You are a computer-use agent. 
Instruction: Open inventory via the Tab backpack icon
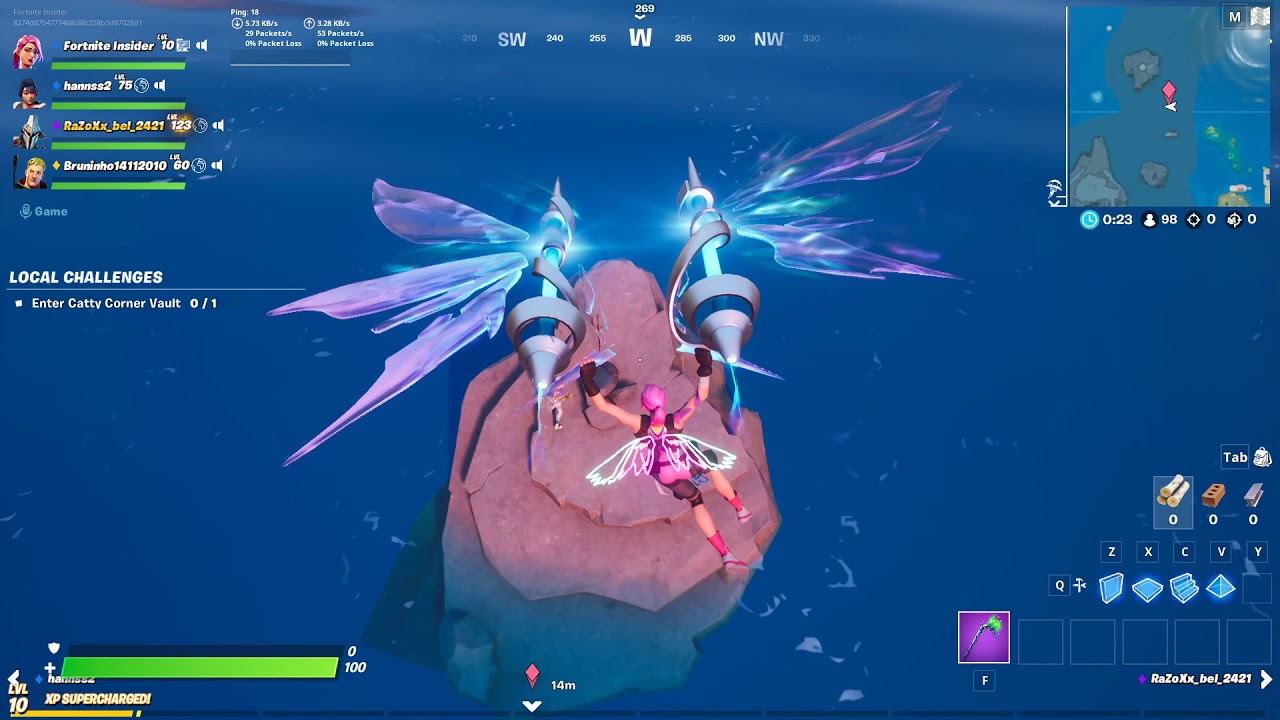[1262, 458]
